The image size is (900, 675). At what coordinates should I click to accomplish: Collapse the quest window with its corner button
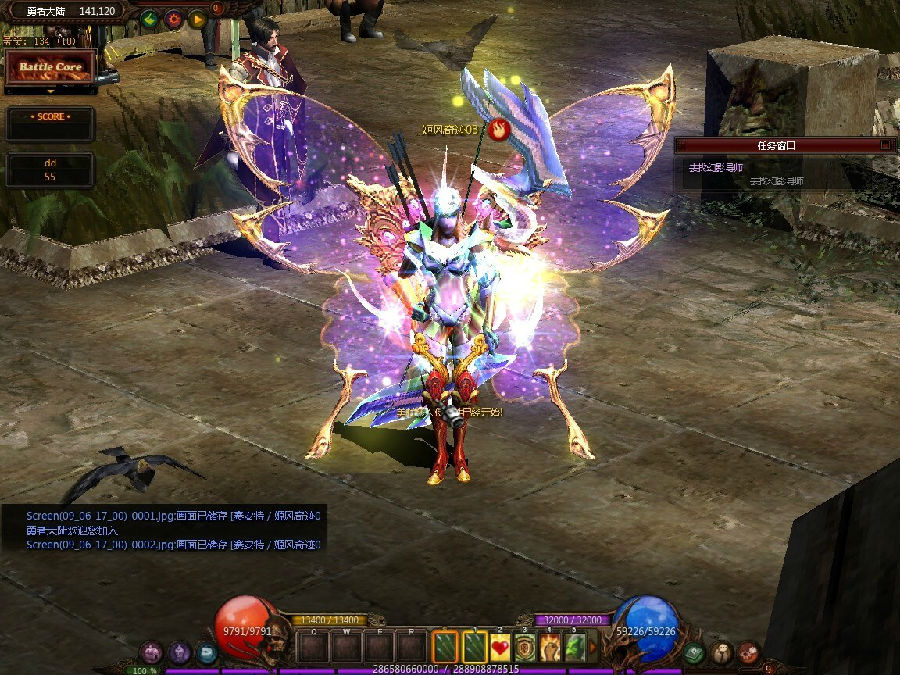coord(884,145)
